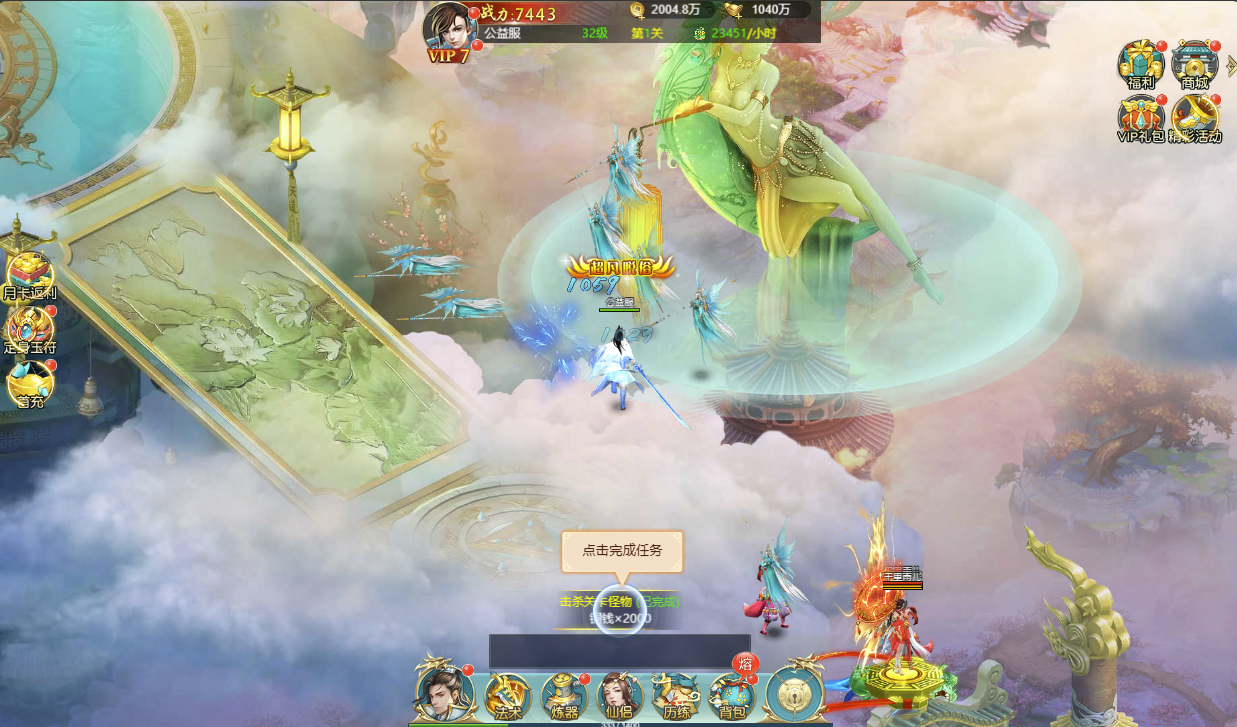Image resolution: width=1237 pixels, height=727 pixels.
Task: Open the 月卡返利 monthly card rebate
Action: coord(28,276)
